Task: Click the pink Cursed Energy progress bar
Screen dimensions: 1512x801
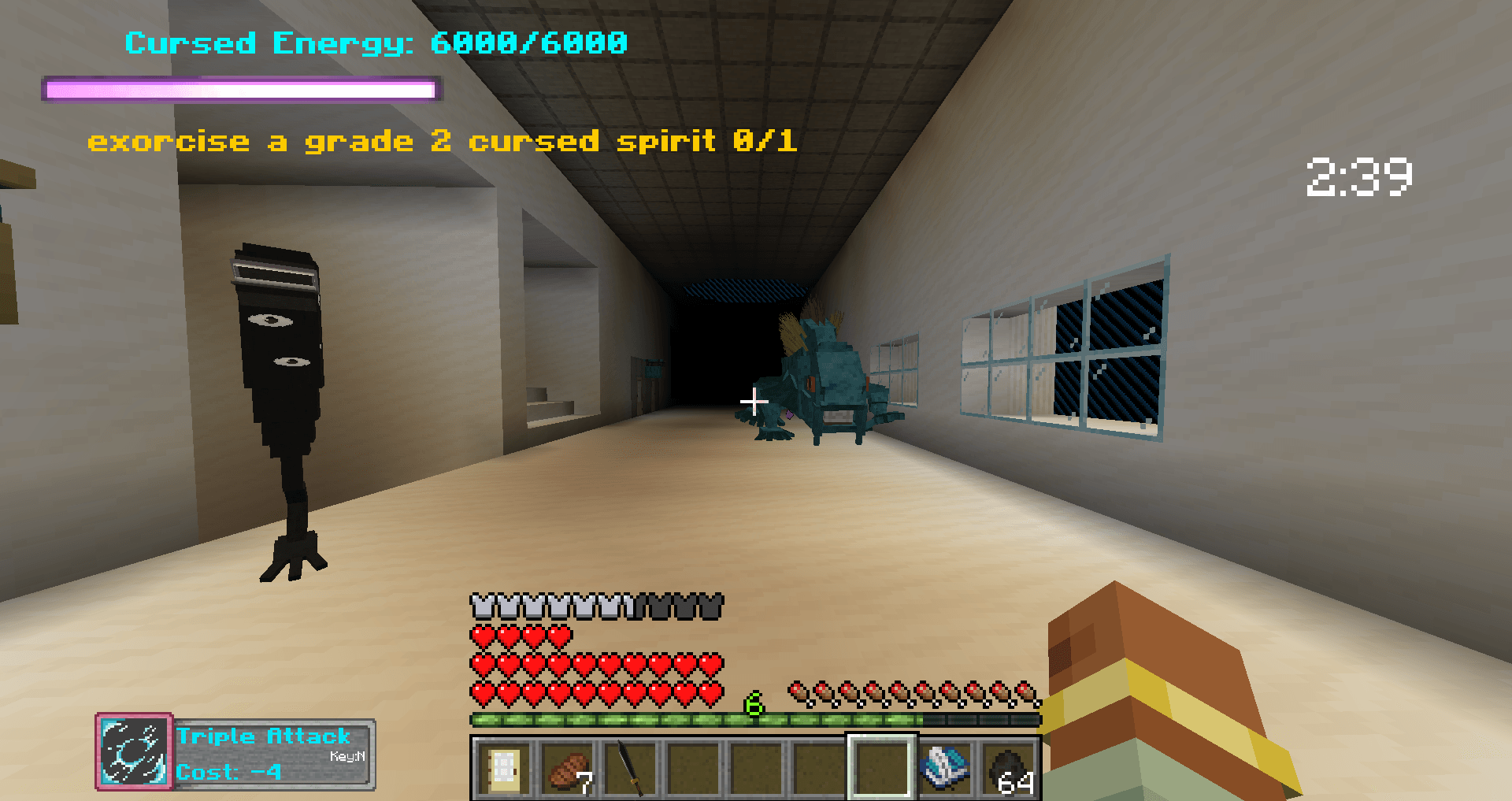Action: [239, 90]
